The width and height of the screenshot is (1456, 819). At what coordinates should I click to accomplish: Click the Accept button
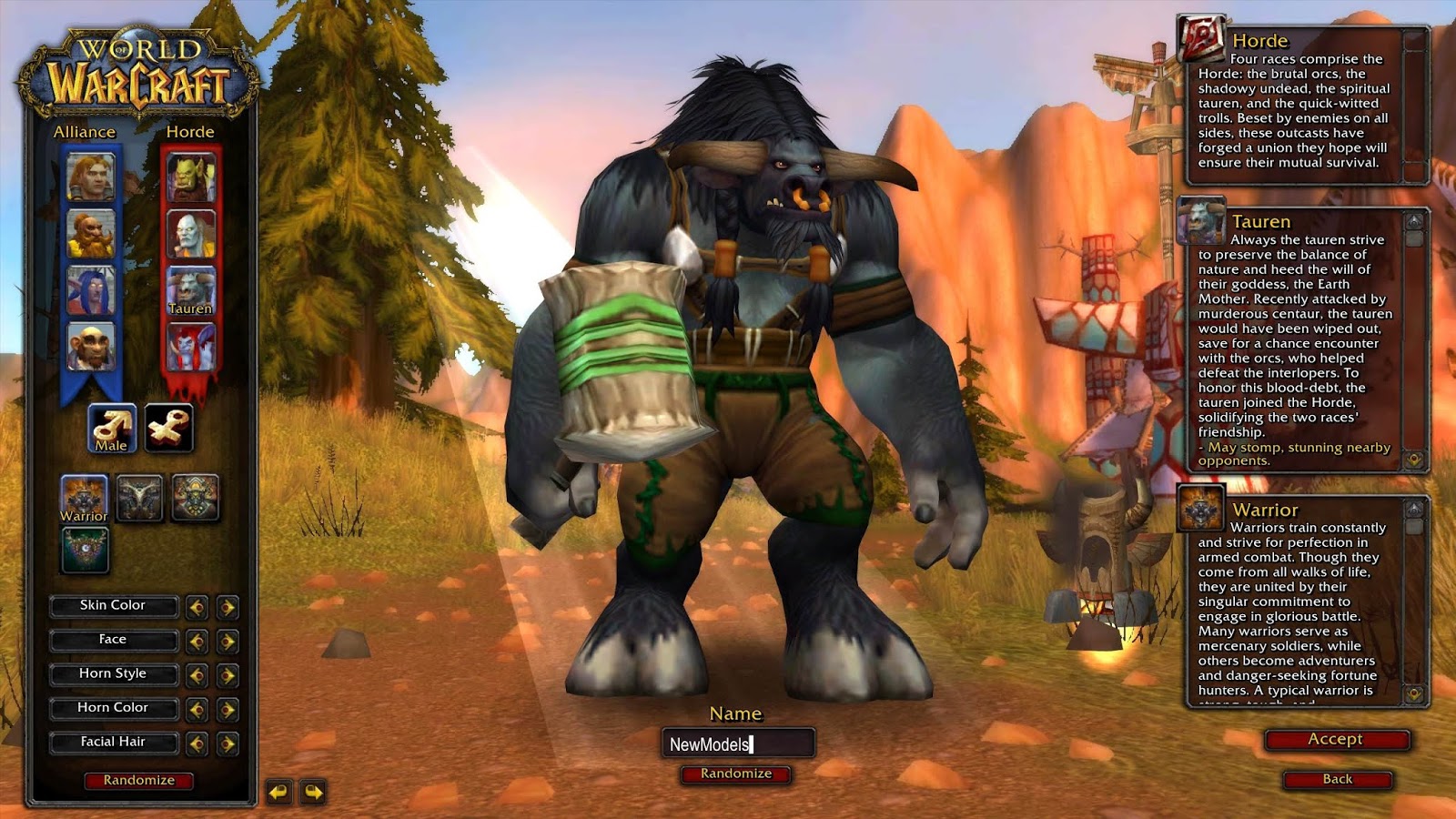[x=1336, y=739]
